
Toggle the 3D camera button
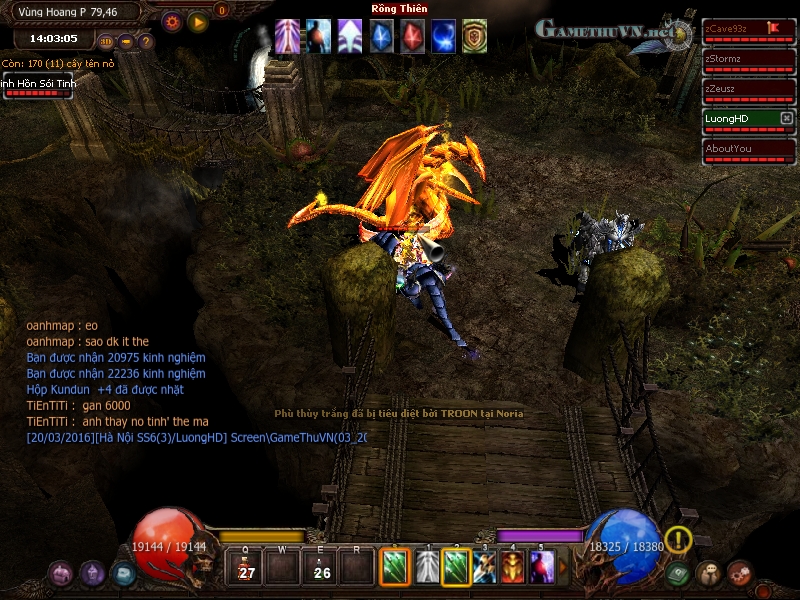tap(107, 42)
